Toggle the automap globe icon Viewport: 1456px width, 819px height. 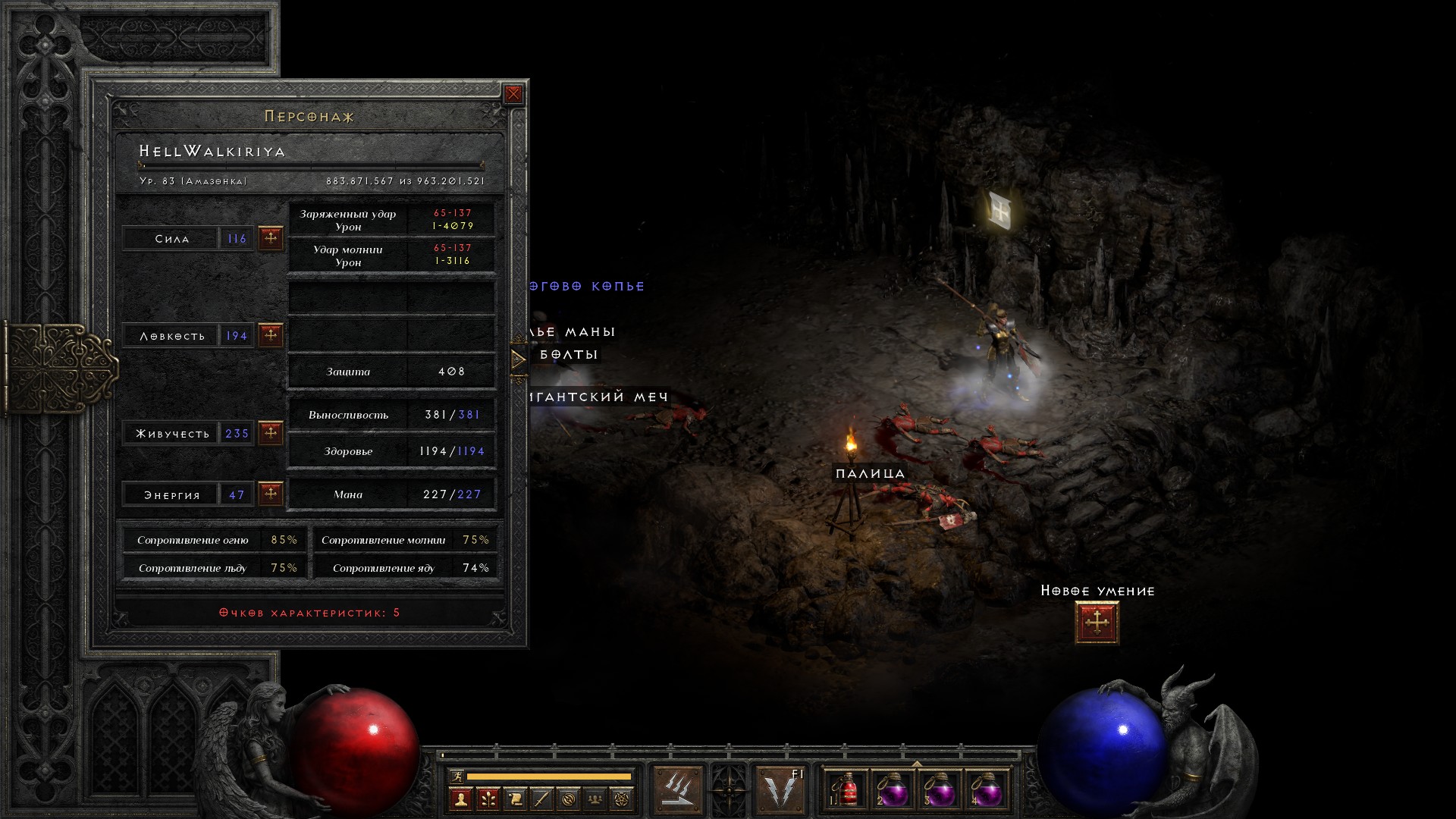[x=569, y=799]
